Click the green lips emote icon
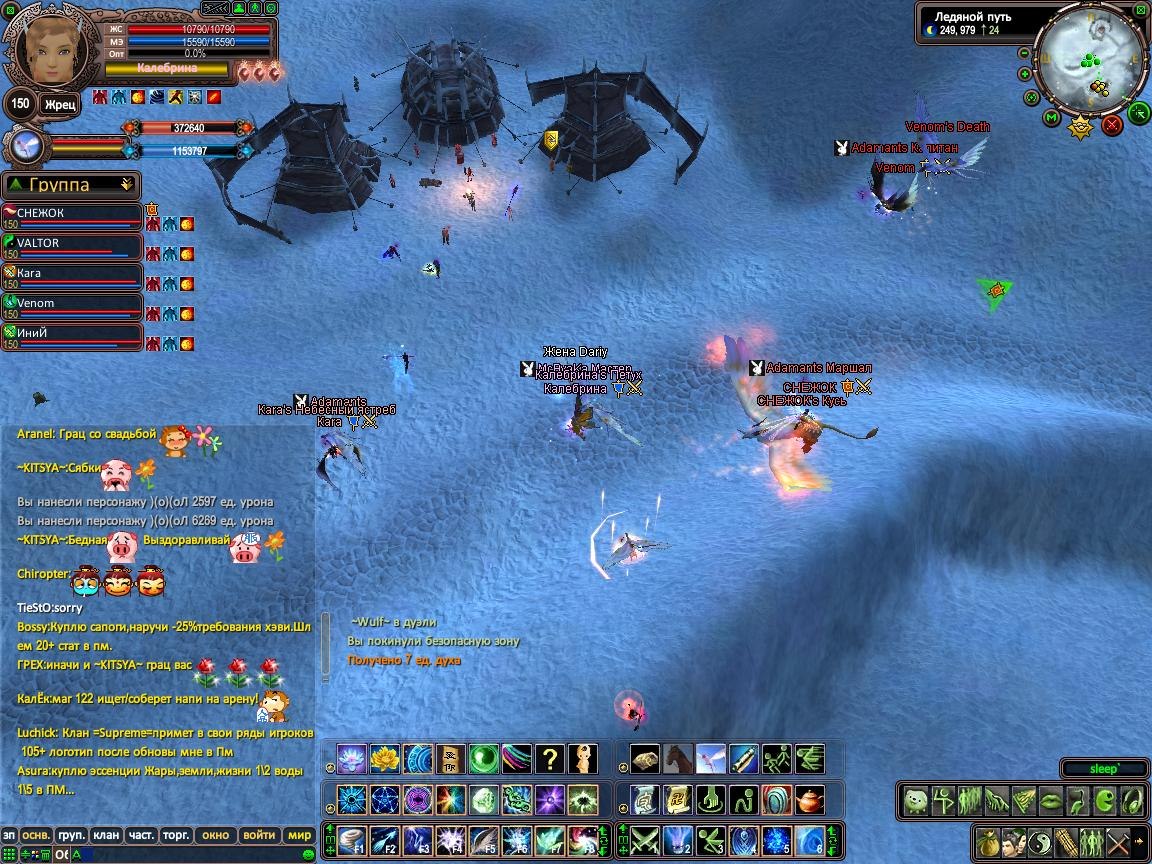Viewport: 1152px width, 864px height. click(x=1050, y=800)
